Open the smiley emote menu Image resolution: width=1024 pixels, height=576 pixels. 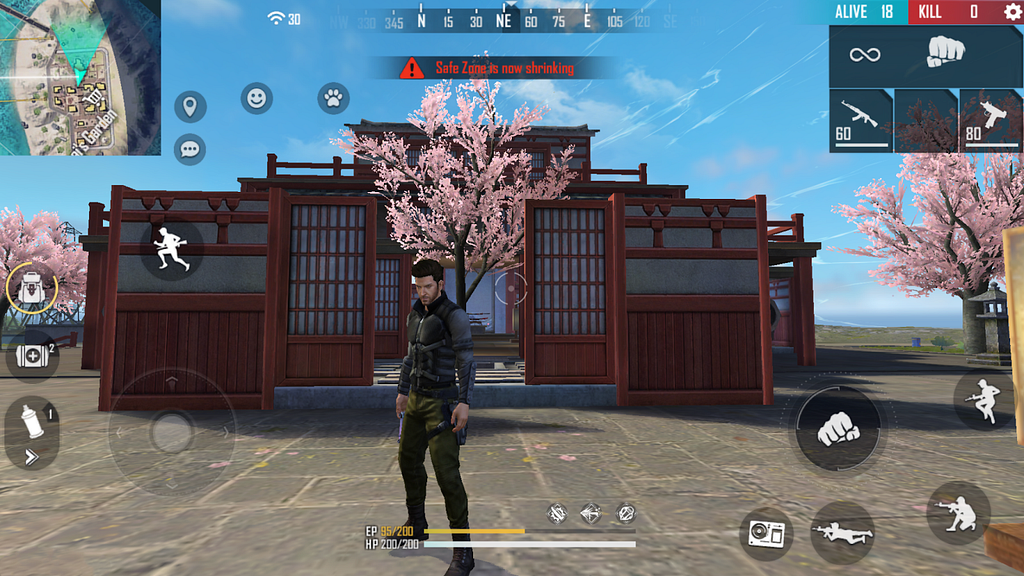[257, 98]
